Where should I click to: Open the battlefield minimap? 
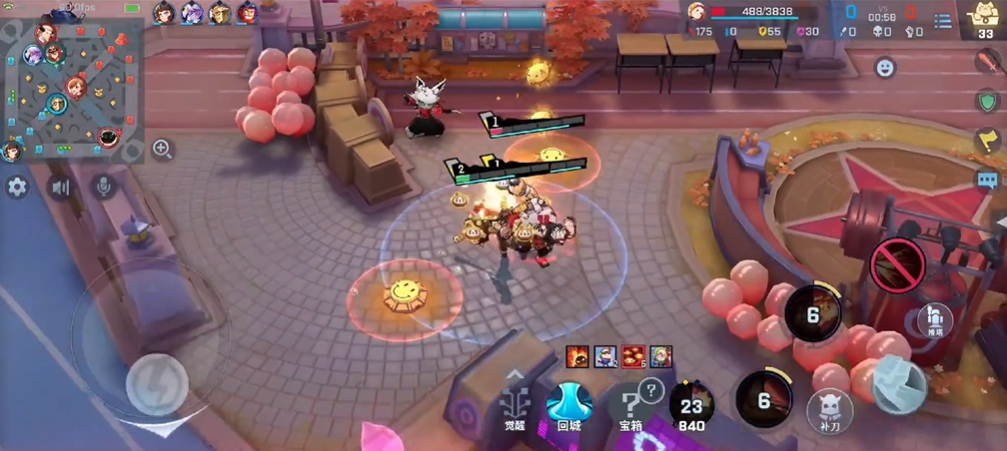[71, 84]
